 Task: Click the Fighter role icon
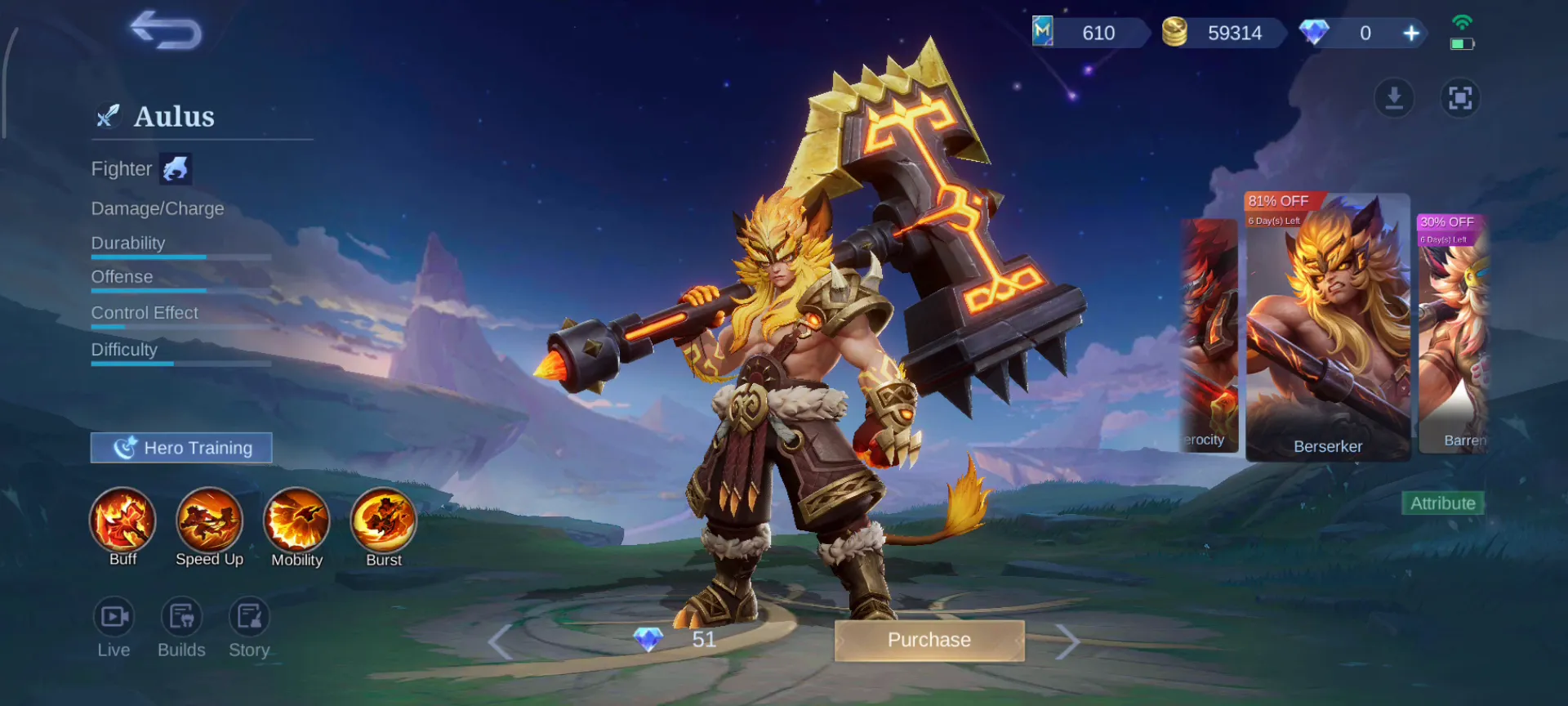point(176,169)
